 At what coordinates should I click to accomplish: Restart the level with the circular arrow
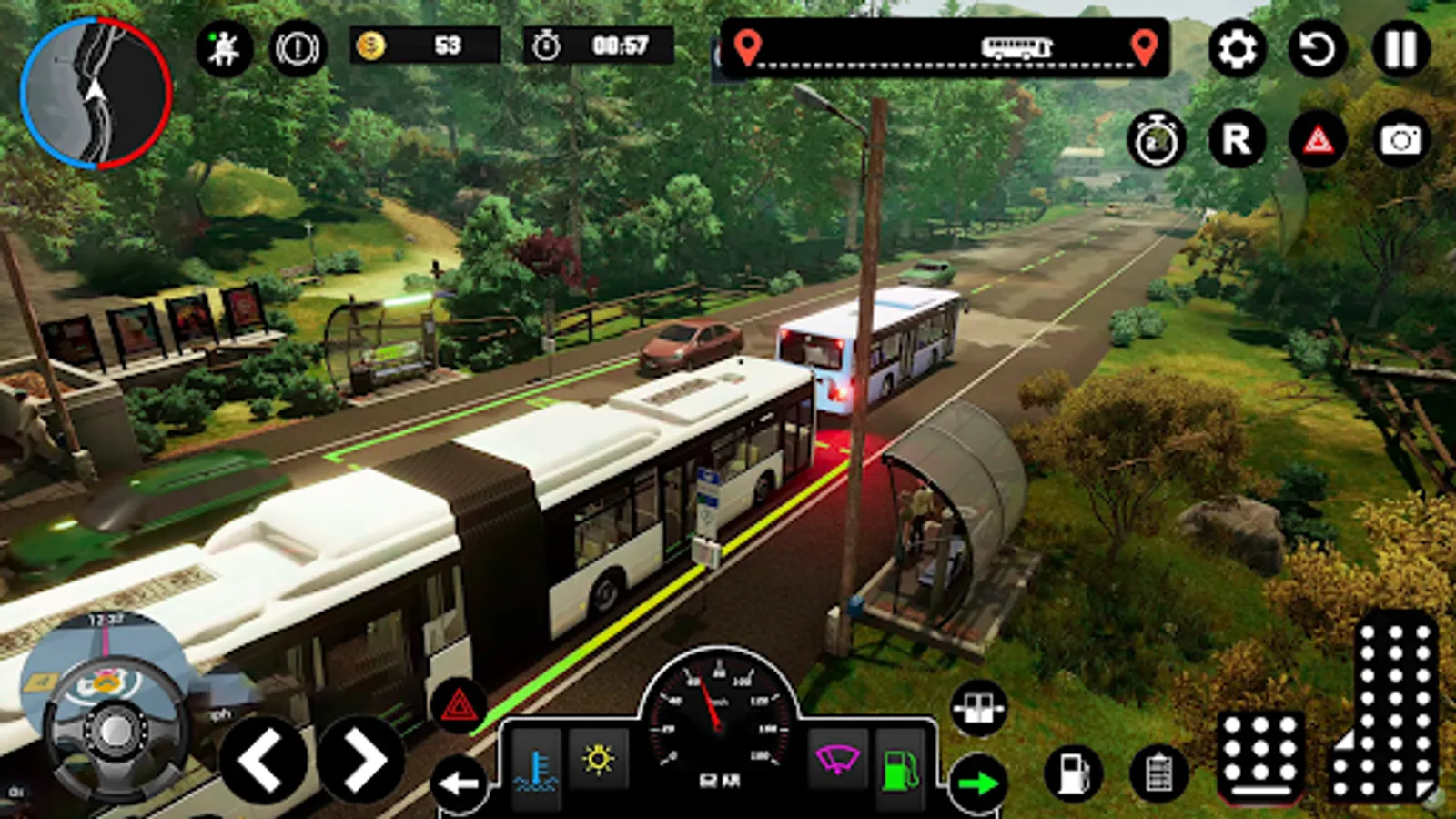[x=1317, y=48]
